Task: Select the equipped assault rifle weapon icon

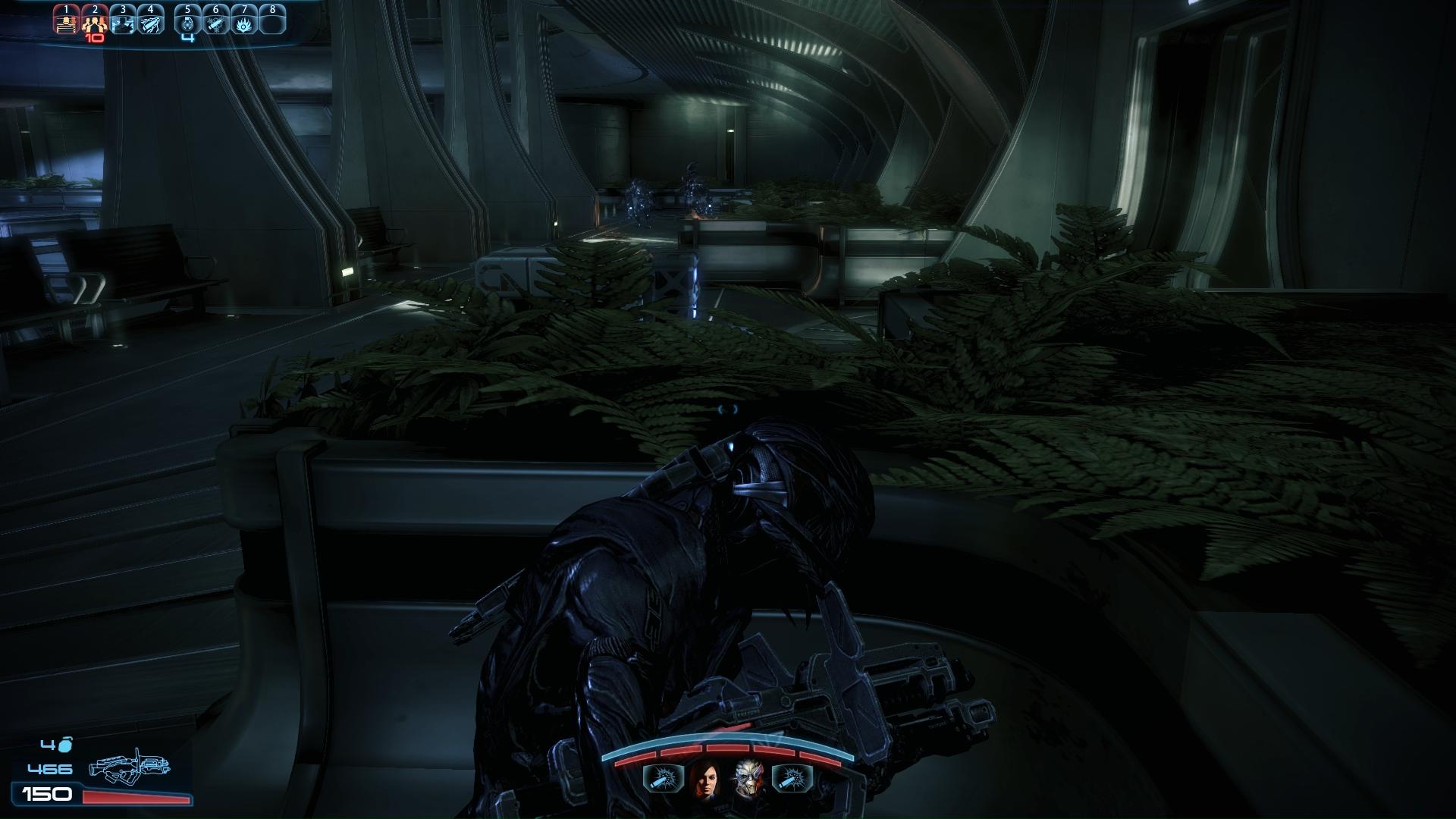Action: click(129, 769)
